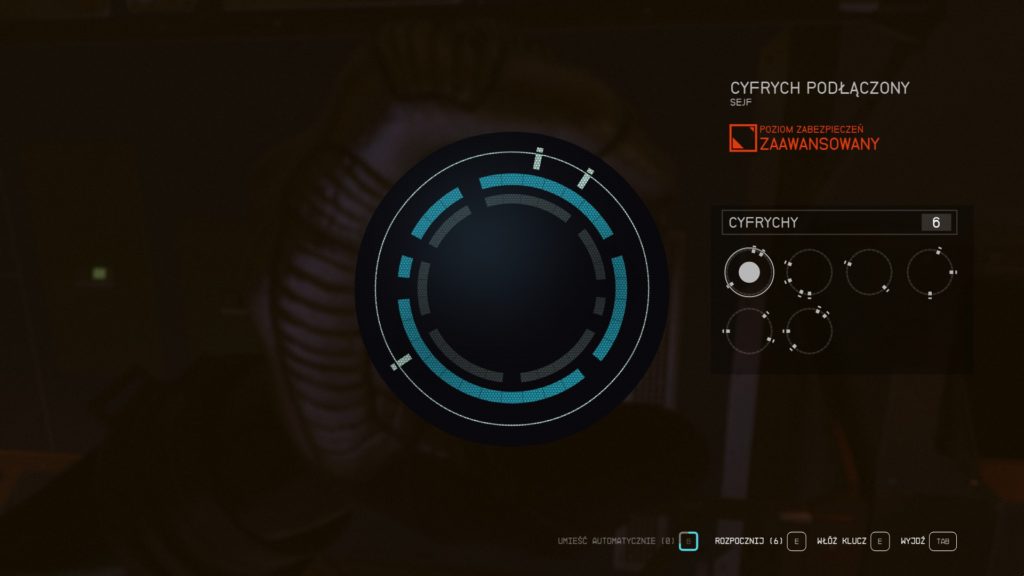This screenshot has width=1024, height=576.
Task: Pick the key with four pins clustered lower-left
Action: click(x=808, y=272)
